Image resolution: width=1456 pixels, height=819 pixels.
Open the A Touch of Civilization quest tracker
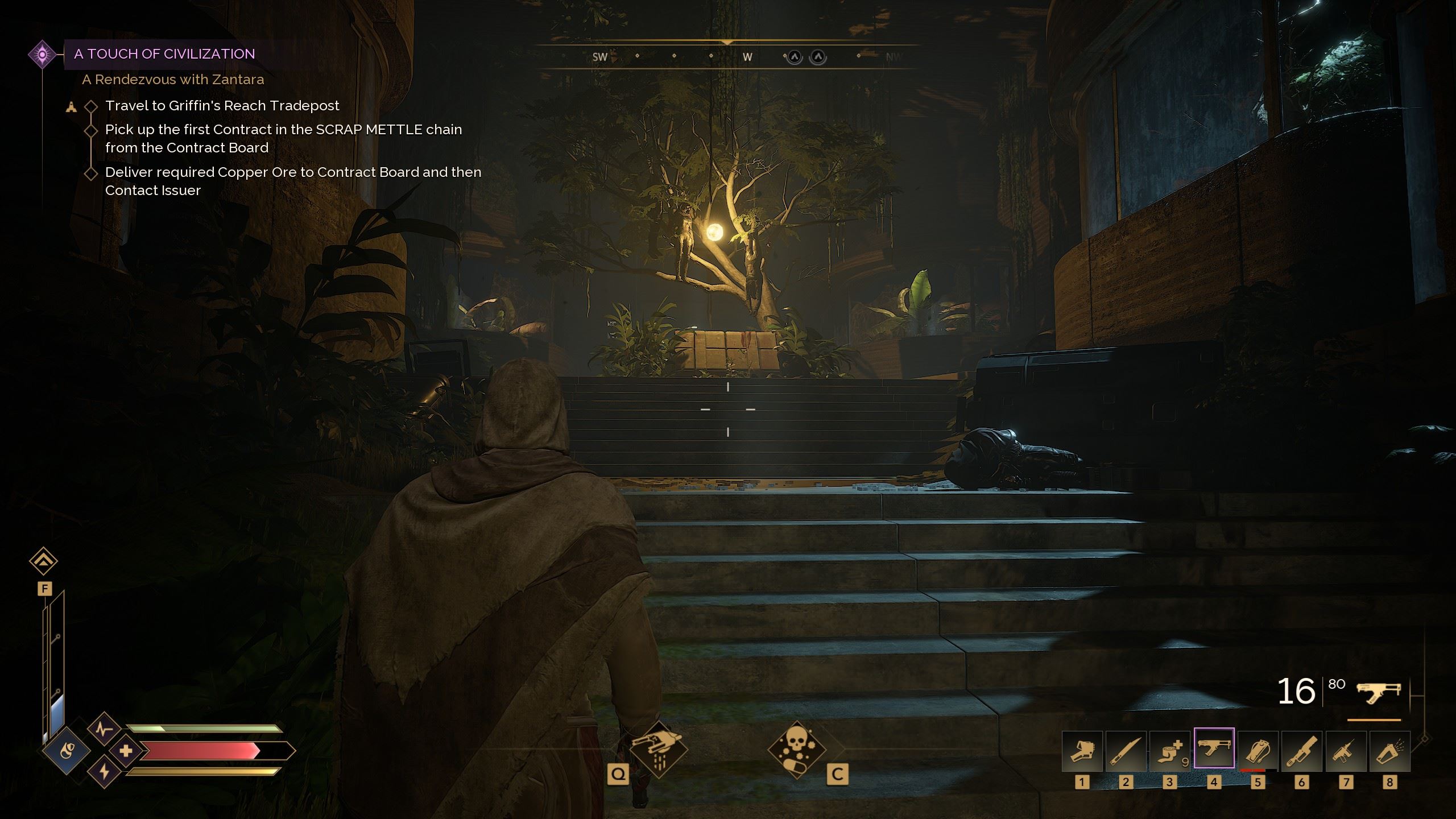(x=164, y=54)
